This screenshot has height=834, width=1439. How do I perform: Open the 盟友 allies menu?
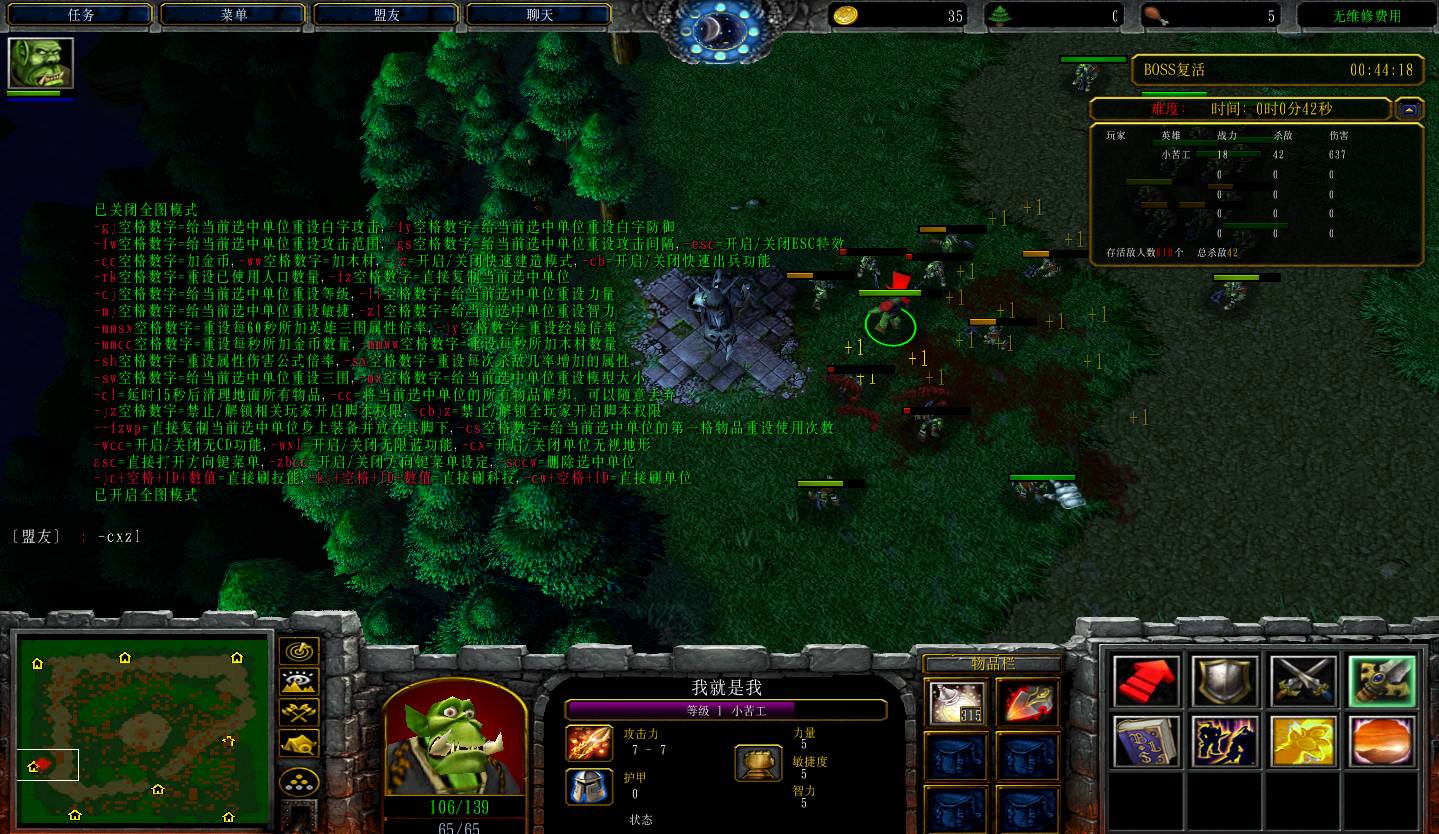[x=387, y=15]
